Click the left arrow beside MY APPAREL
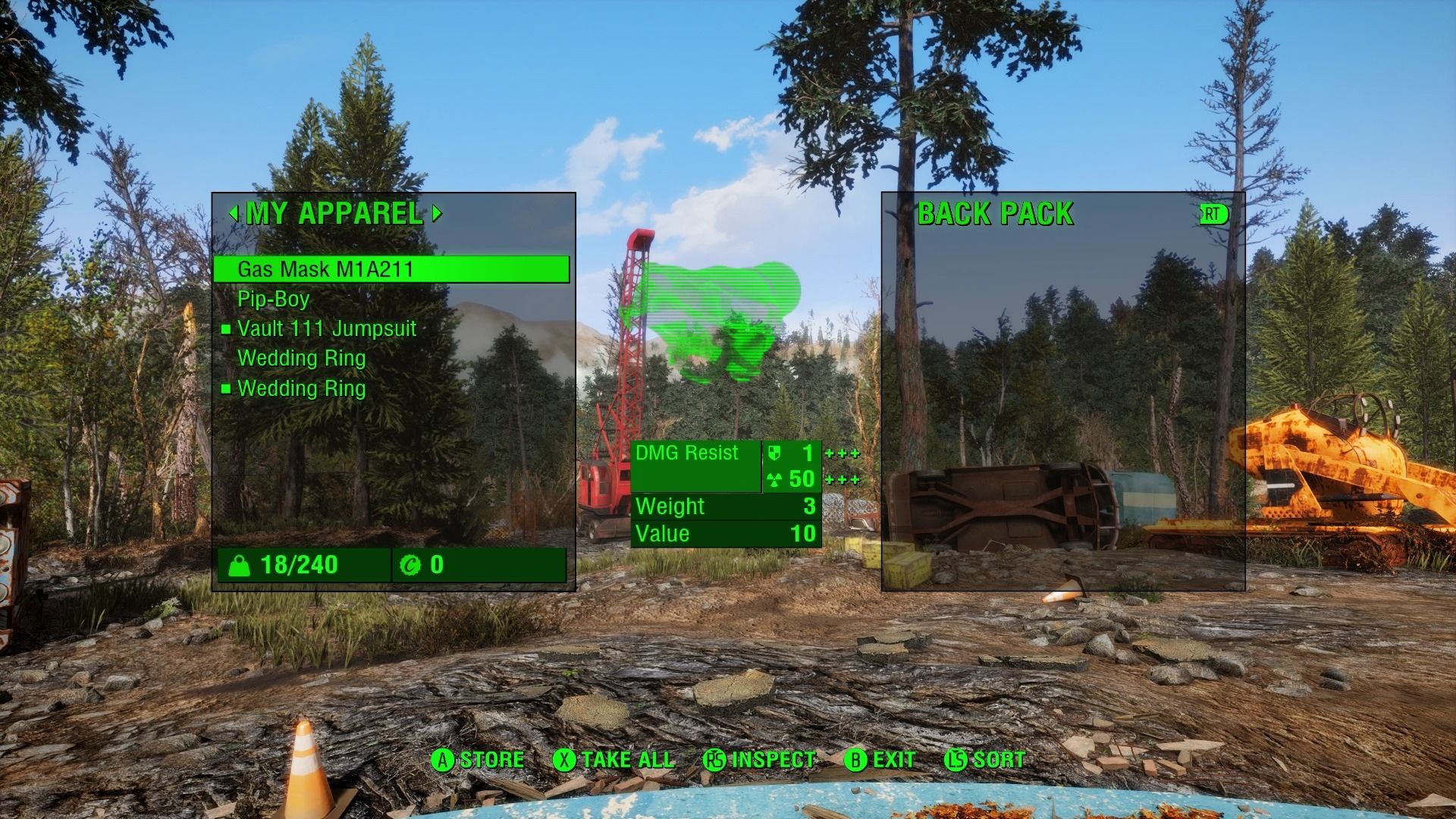 tap(234, 214)
